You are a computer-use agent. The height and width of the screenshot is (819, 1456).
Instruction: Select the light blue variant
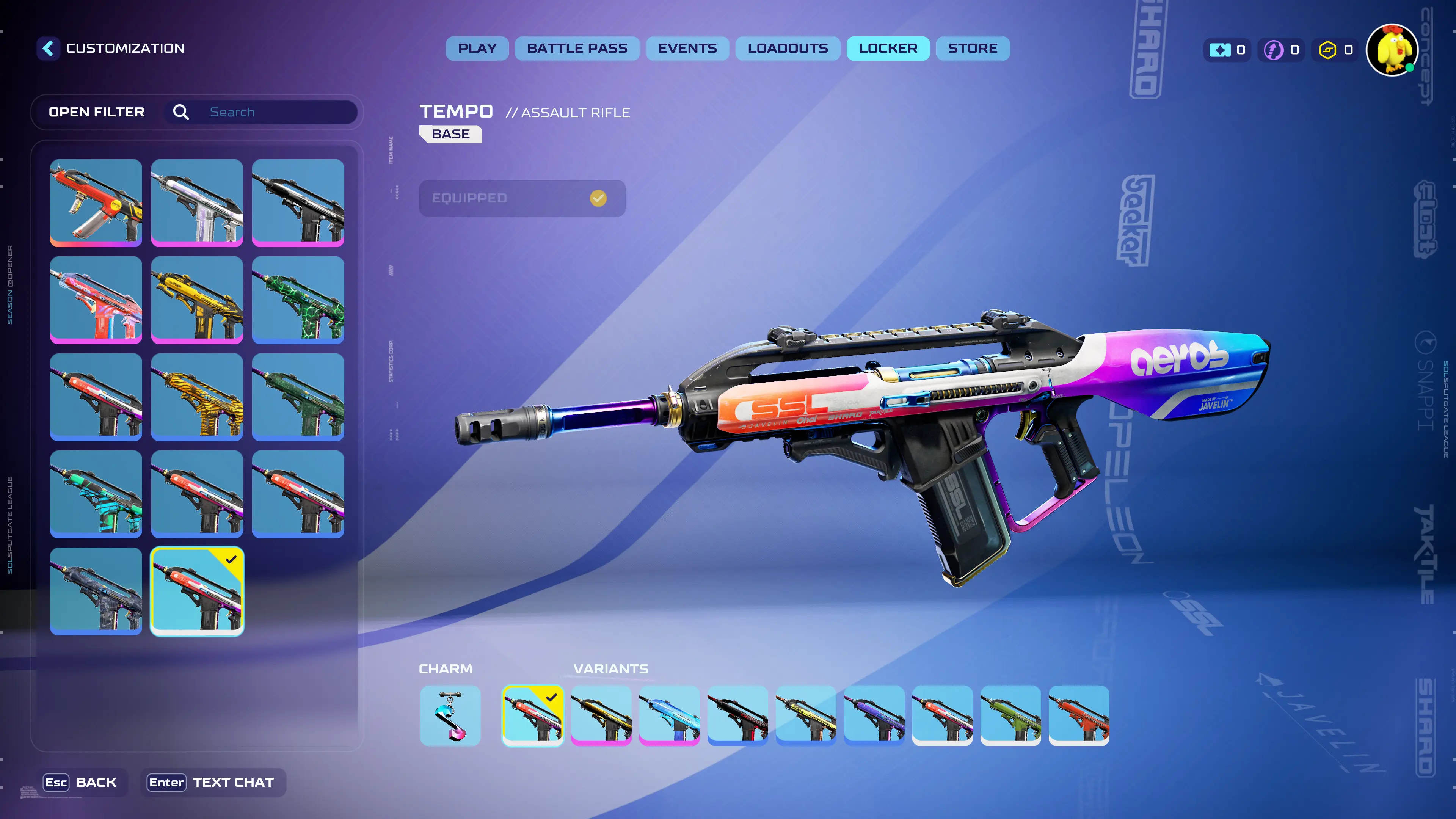point(669,715)
